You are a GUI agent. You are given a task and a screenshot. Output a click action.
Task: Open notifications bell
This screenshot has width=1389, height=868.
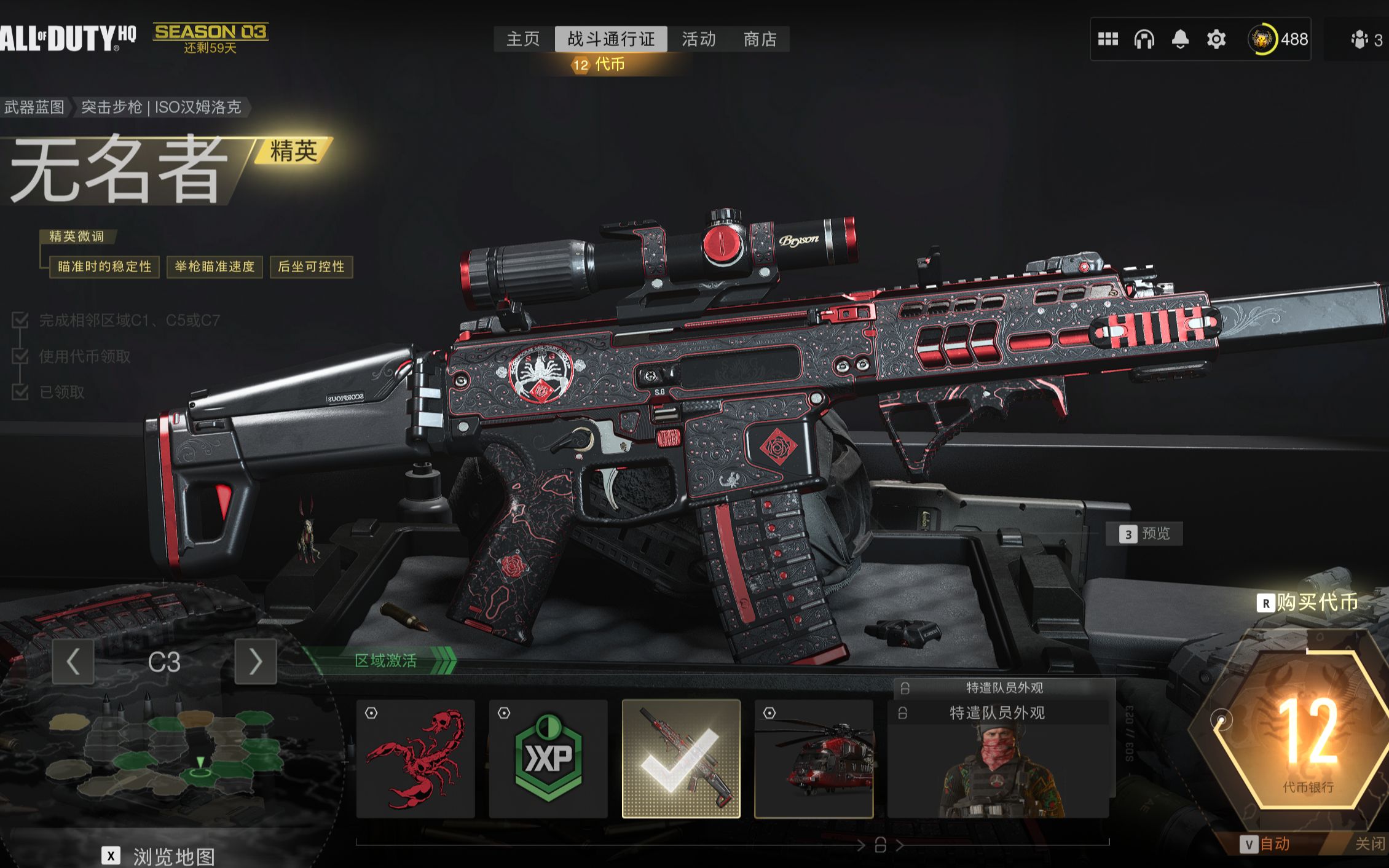[1179, 39]
